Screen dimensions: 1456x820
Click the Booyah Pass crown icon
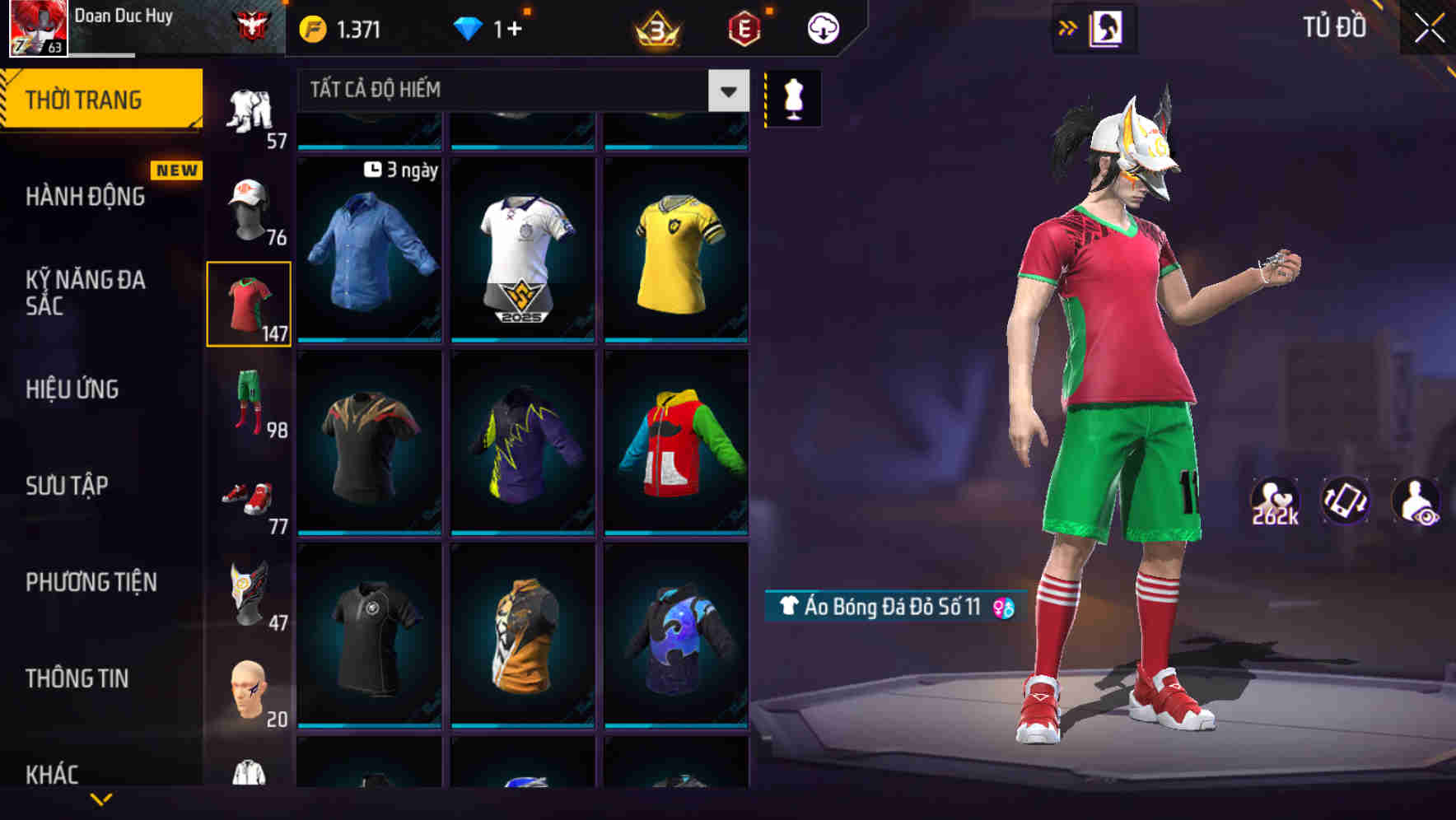coord(653,27)
